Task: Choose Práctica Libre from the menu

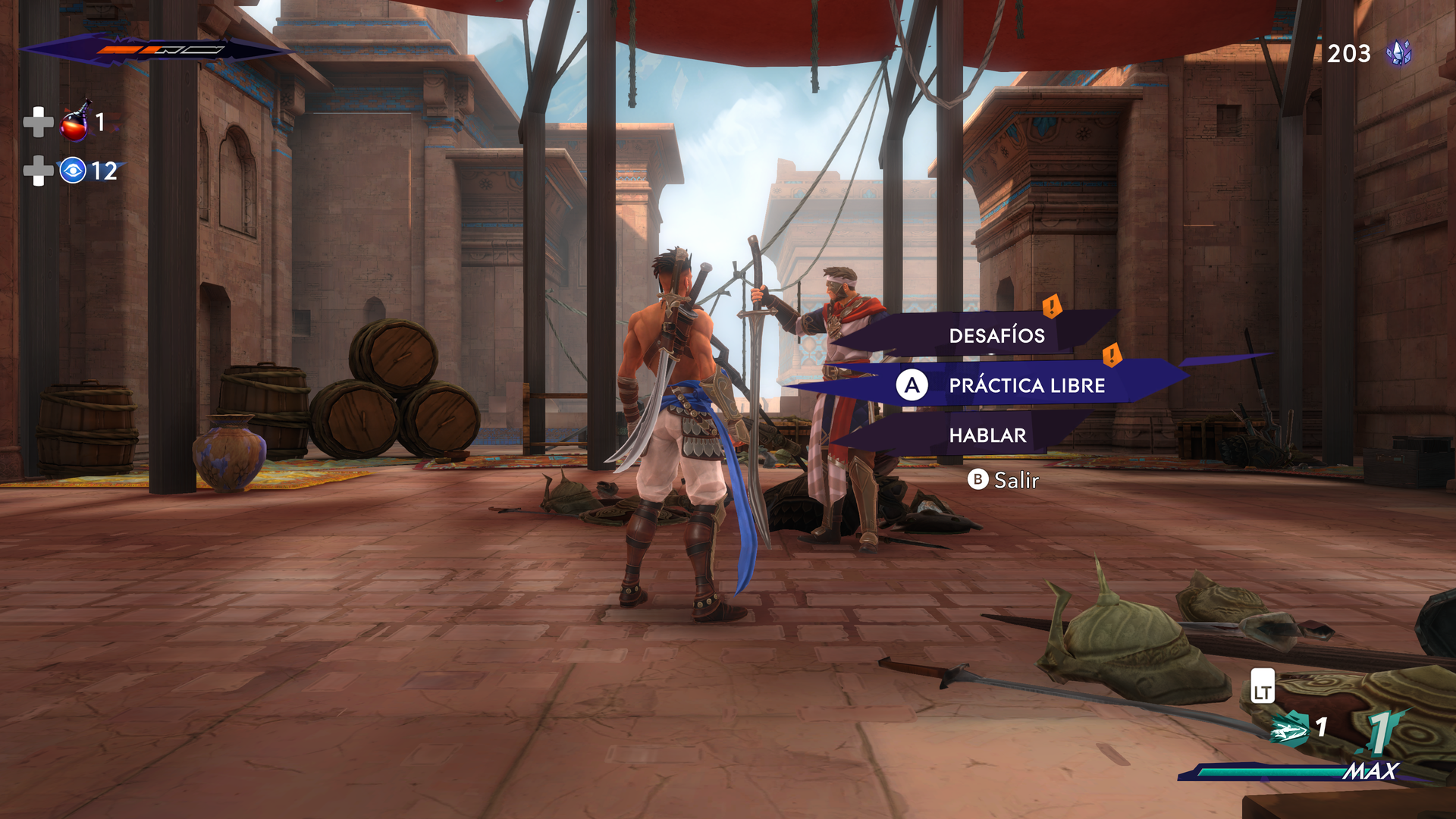Action: click(1026, 385)
